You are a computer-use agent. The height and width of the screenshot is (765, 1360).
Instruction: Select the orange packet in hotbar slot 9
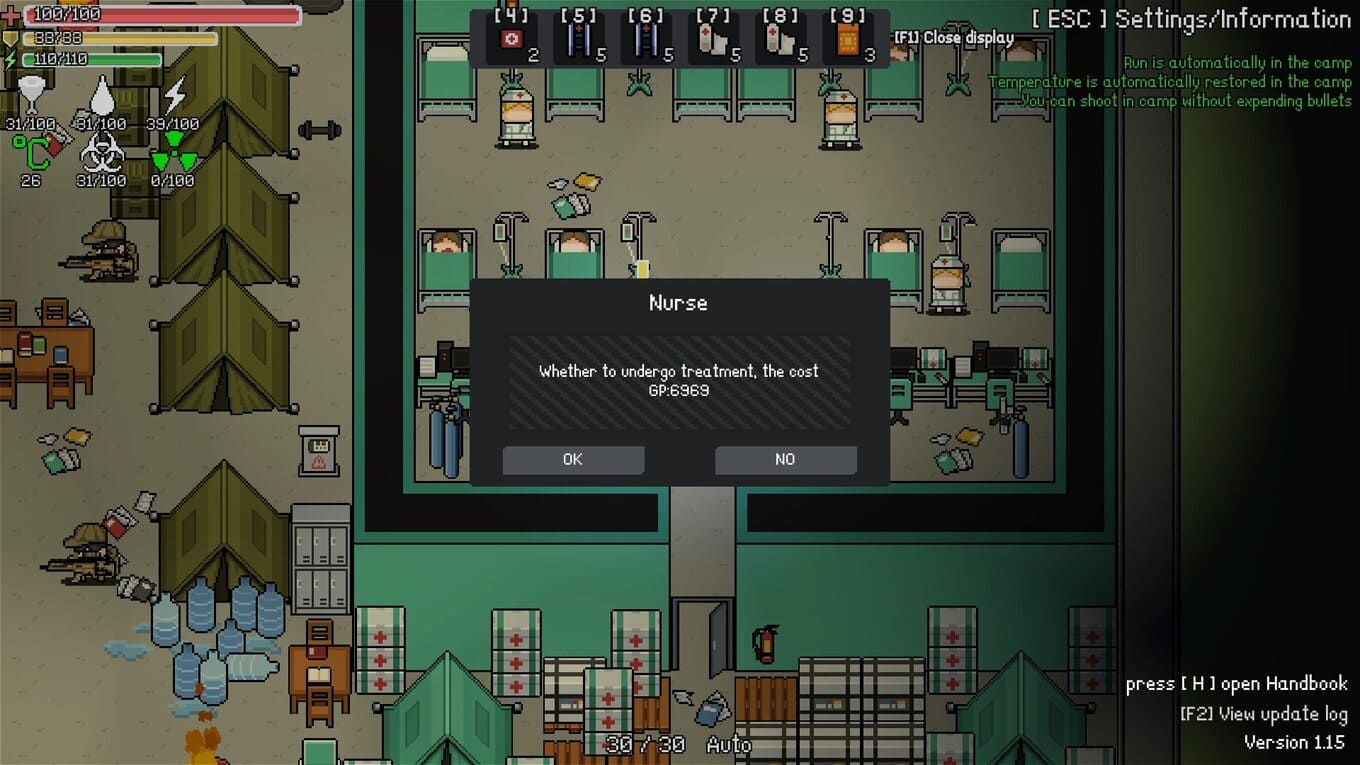848,41
